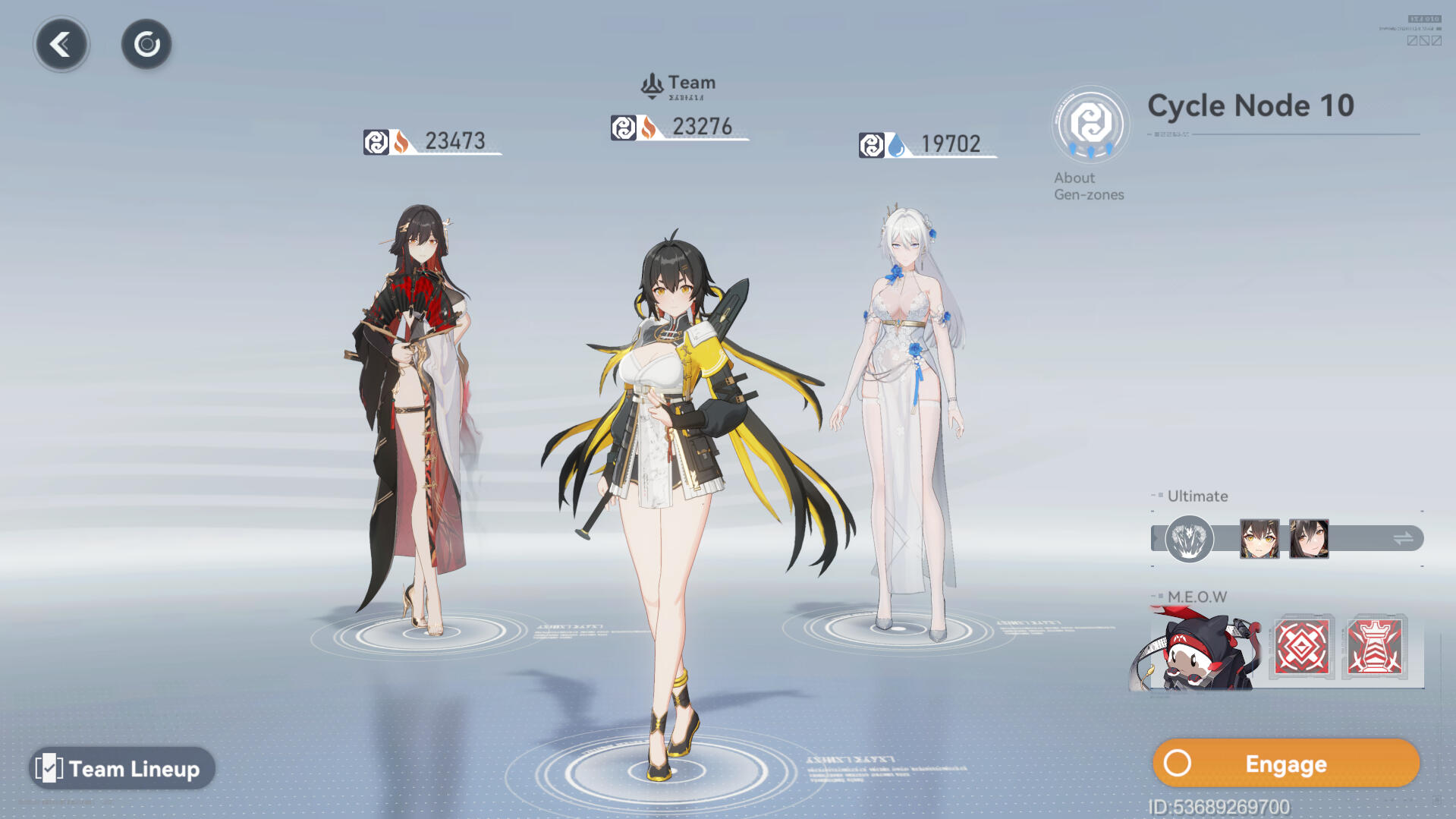Screen dimensions: 1456x819
Task: Open the Team Lineup panel
Action: coord(122,768)
